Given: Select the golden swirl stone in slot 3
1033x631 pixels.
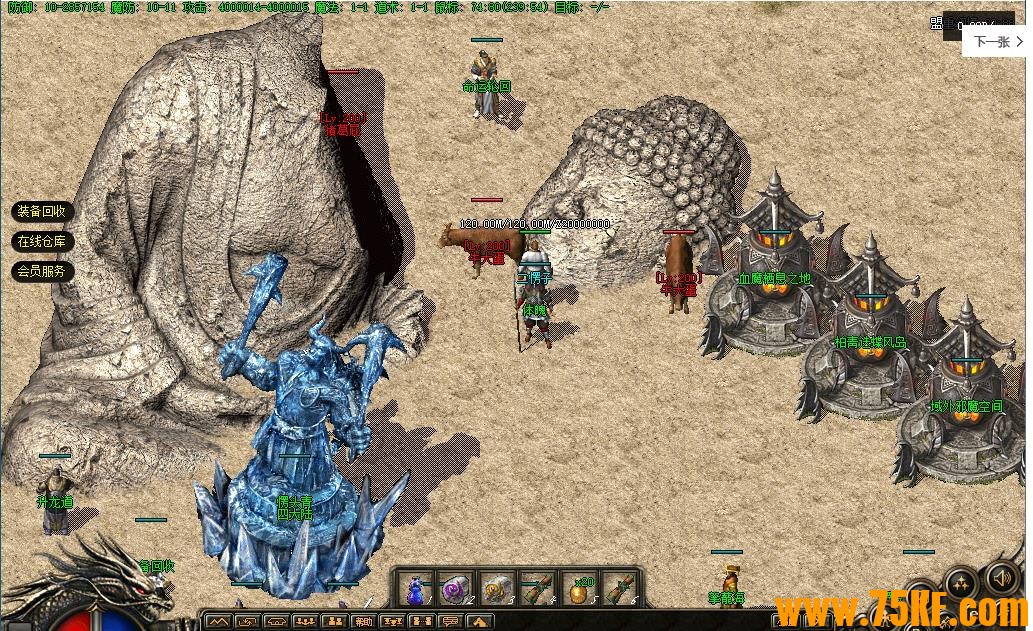Looking at the screenshot, I should [496, 589].
